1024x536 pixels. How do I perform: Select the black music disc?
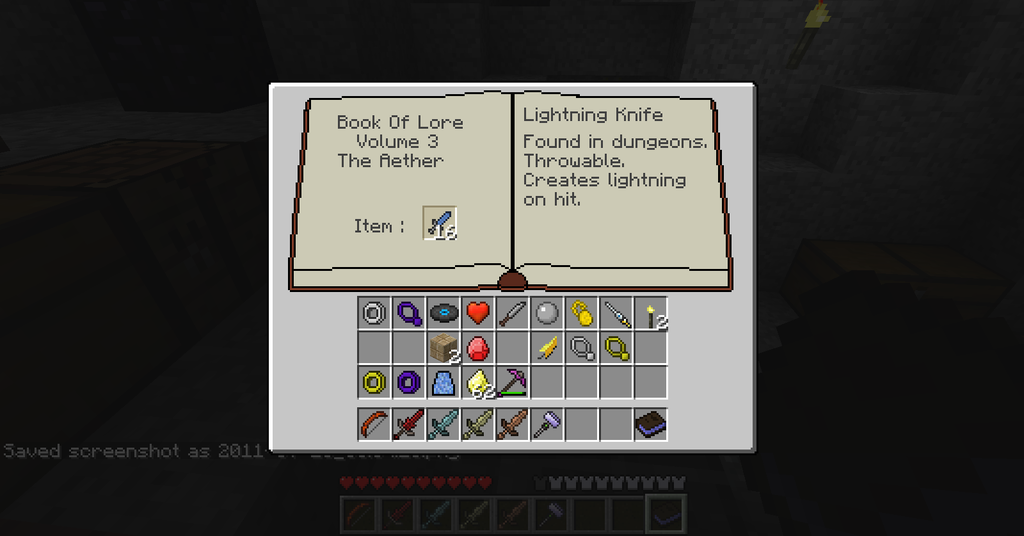(443, 313)
